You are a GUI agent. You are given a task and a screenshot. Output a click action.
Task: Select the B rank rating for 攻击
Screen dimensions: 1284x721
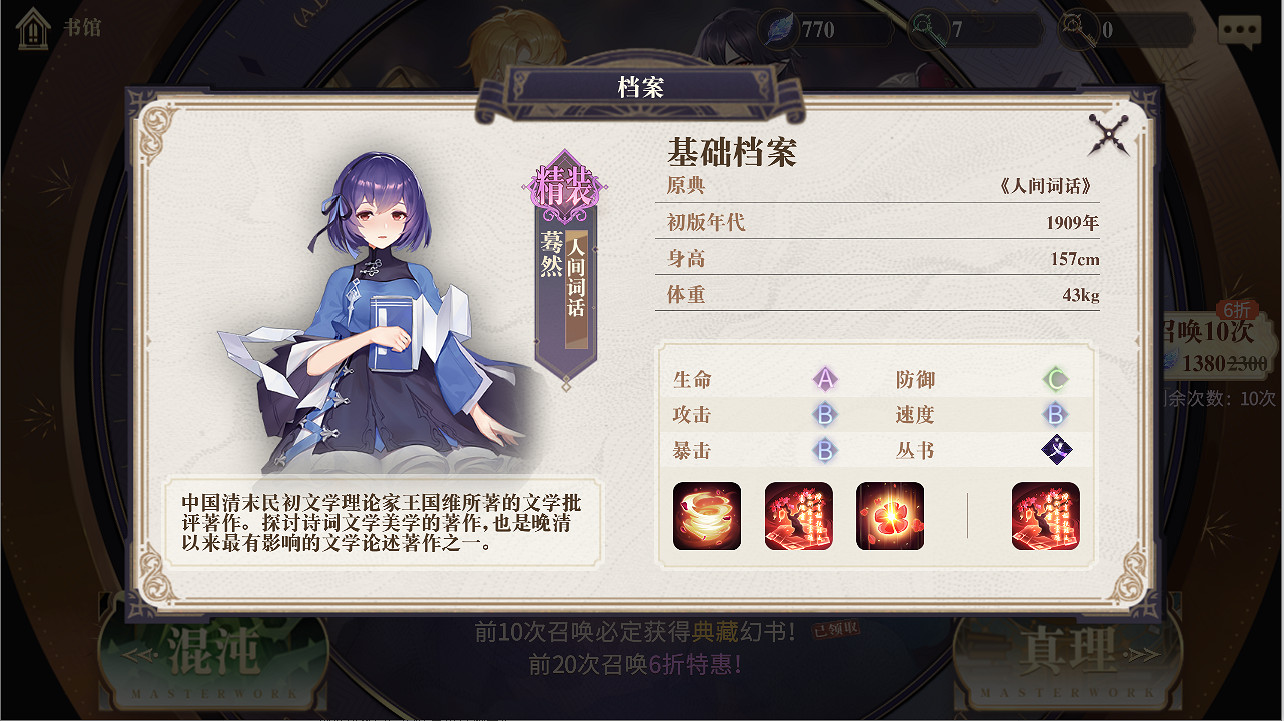(826, 416)
